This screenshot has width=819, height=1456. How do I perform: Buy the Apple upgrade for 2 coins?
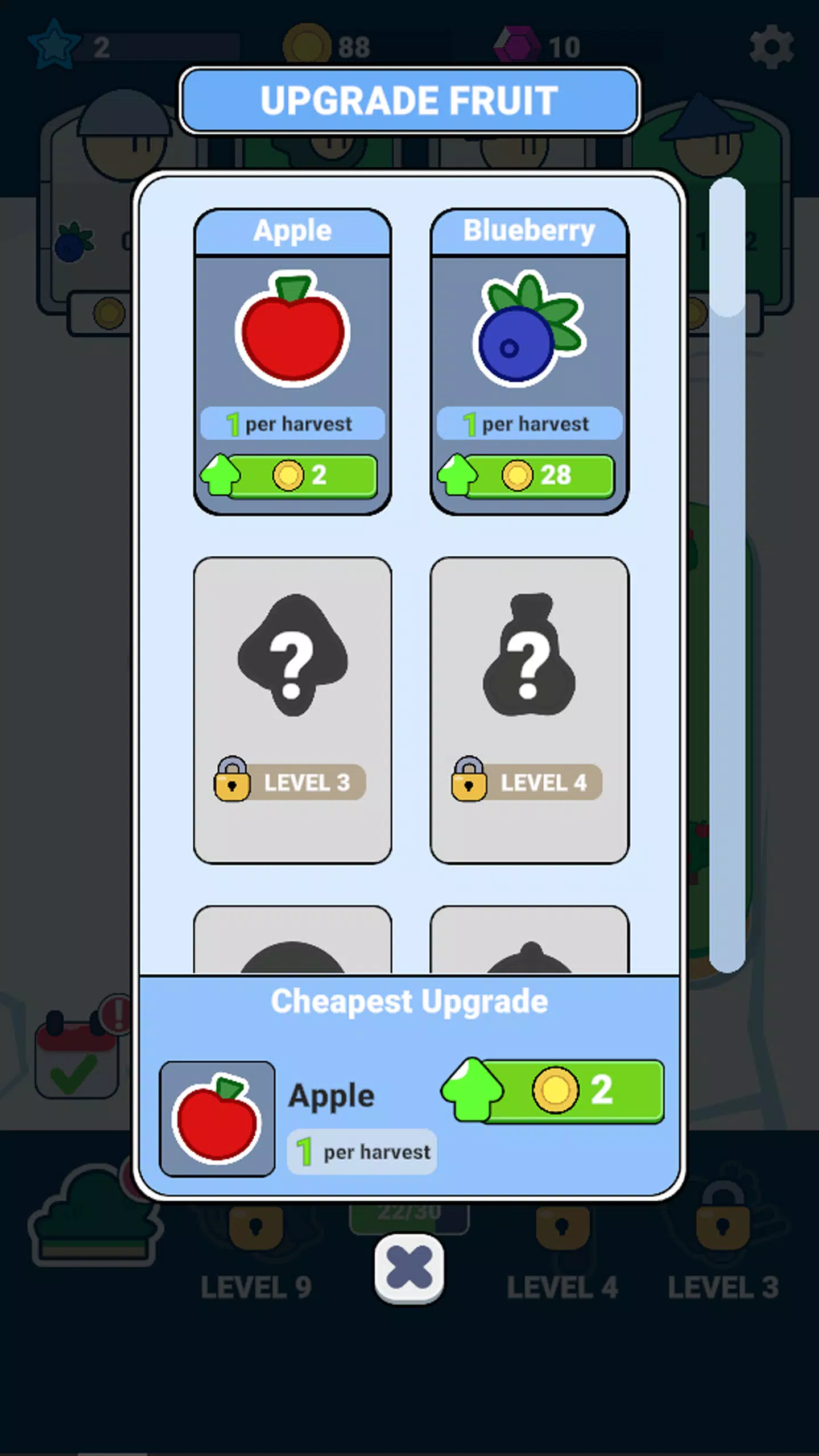click(x=292, y=476)
